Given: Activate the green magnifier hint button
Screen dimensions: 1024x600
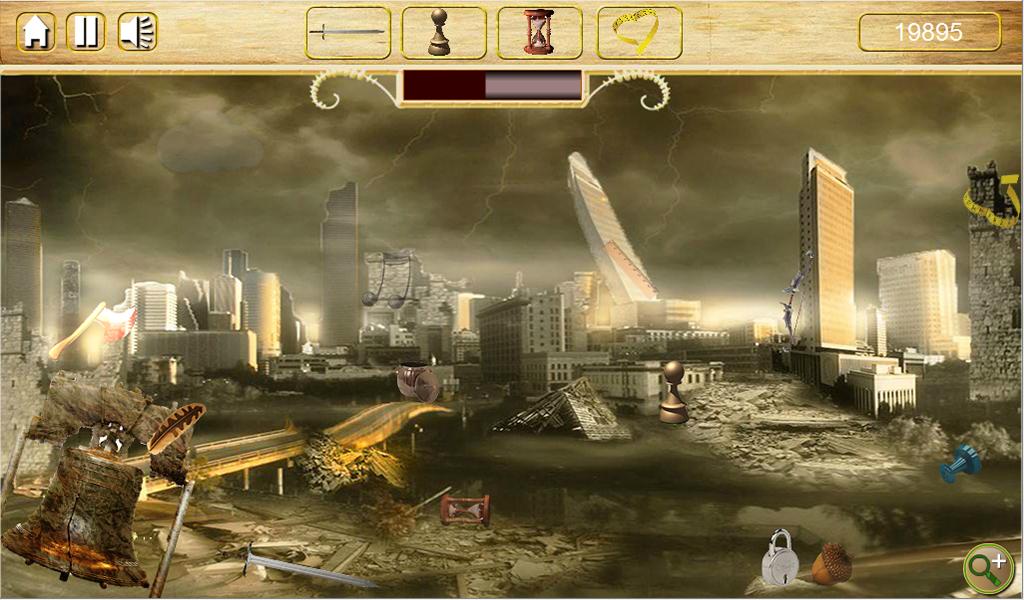Looking at the screenshot, I should [x=987, y=567].
